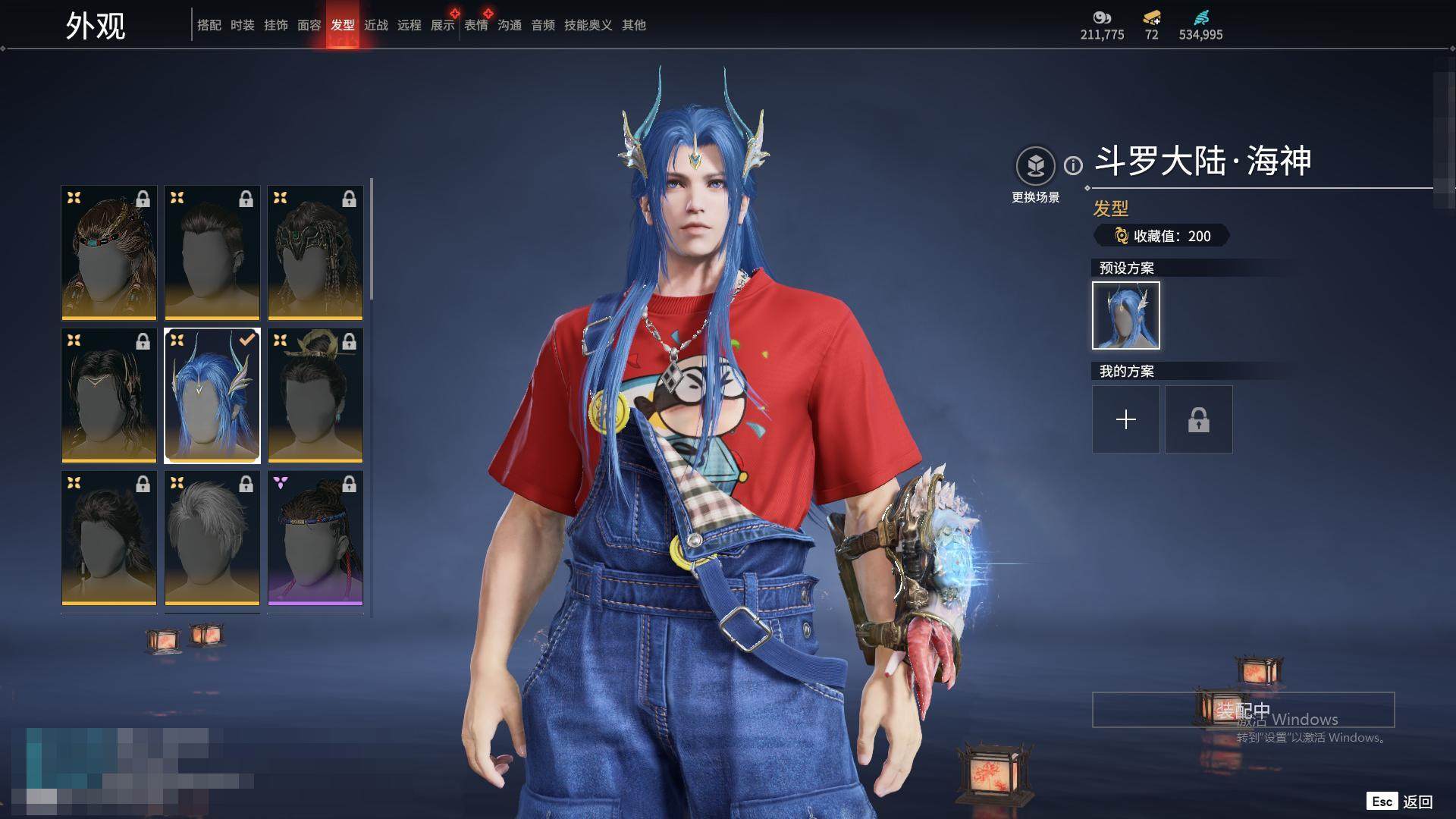Open the 技能奥义 skill tab
Viewport: 1456px width, 819px height.
[588, 25]
